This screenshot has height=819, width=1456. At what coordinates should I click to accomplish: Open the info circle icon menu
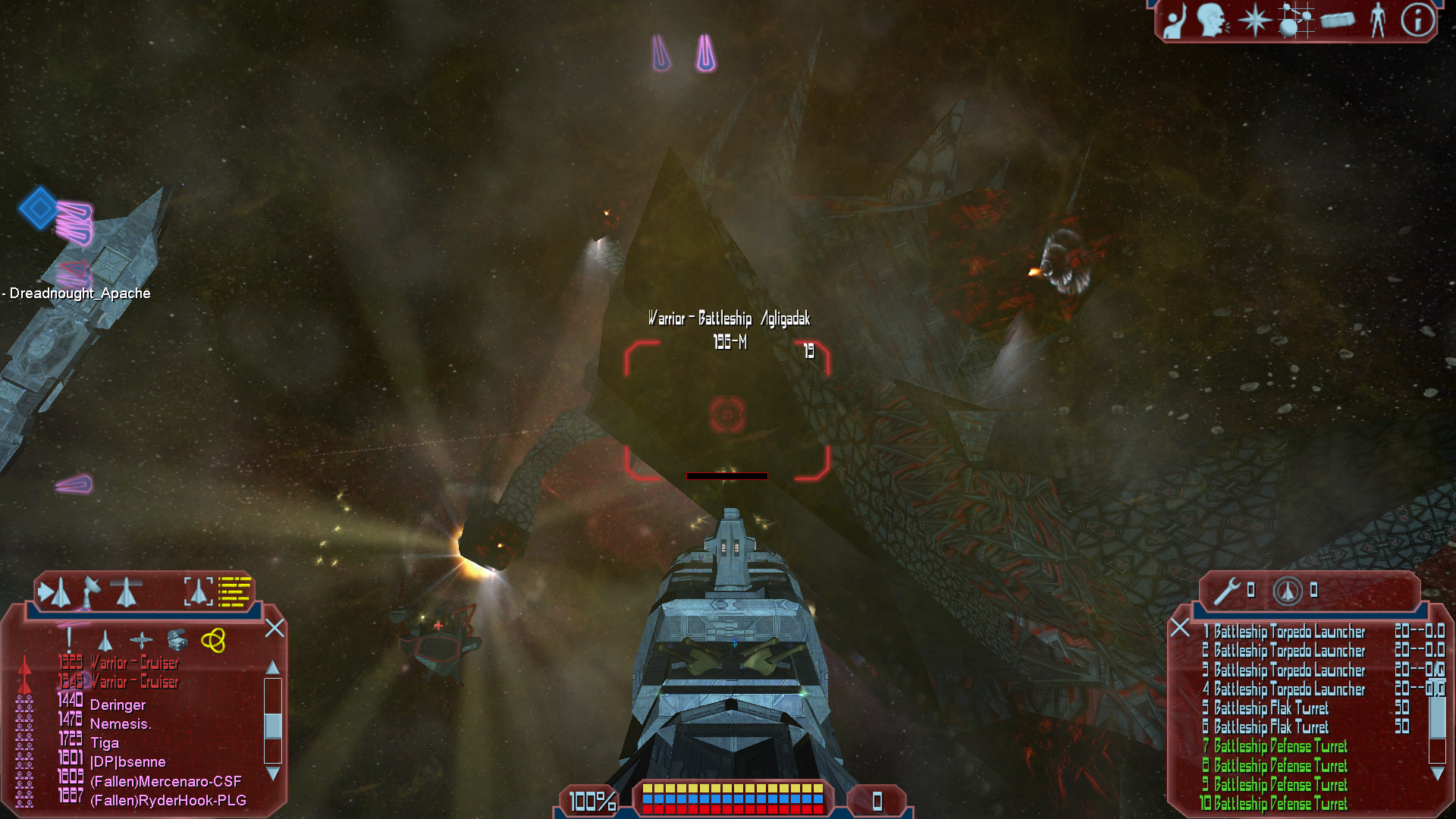pos(1417,20)
